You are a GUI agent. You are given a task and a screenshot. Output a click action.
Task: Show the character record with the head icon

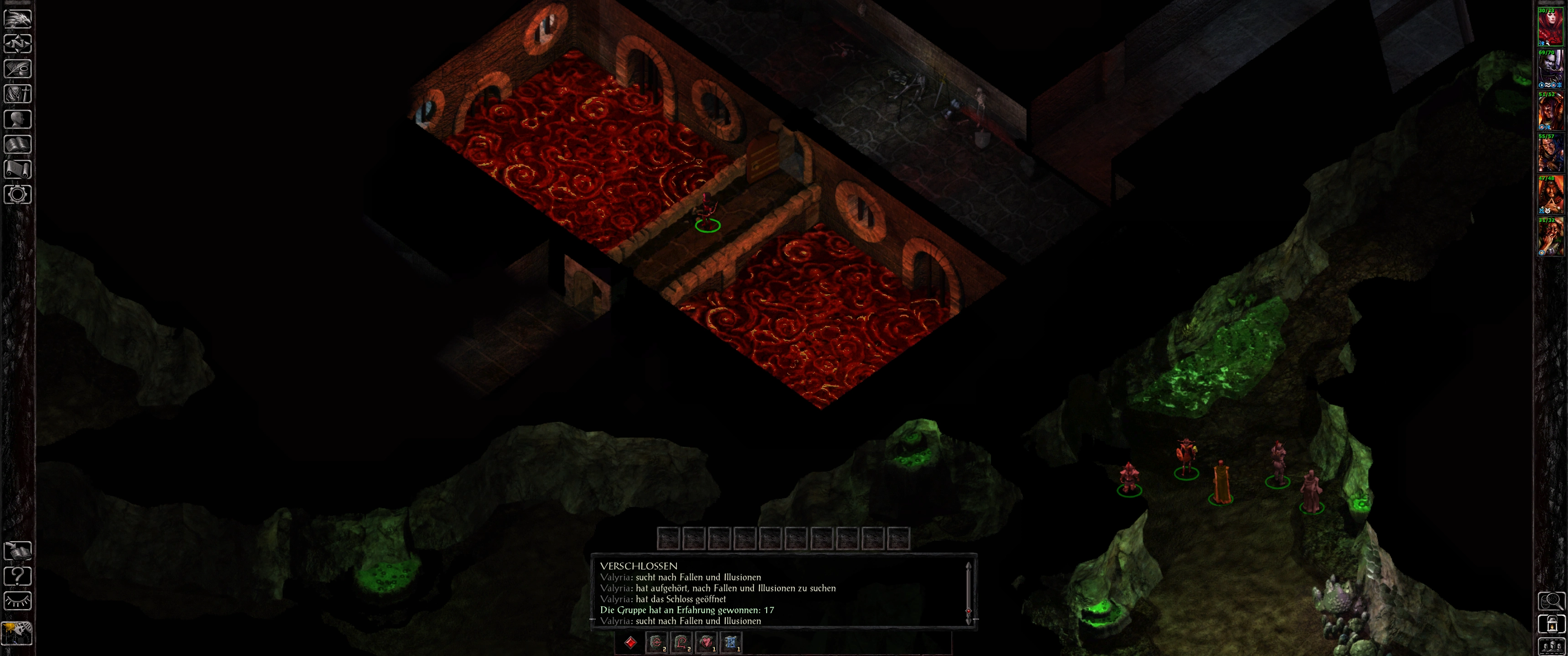pyautogui.click(x=18, y=119)
